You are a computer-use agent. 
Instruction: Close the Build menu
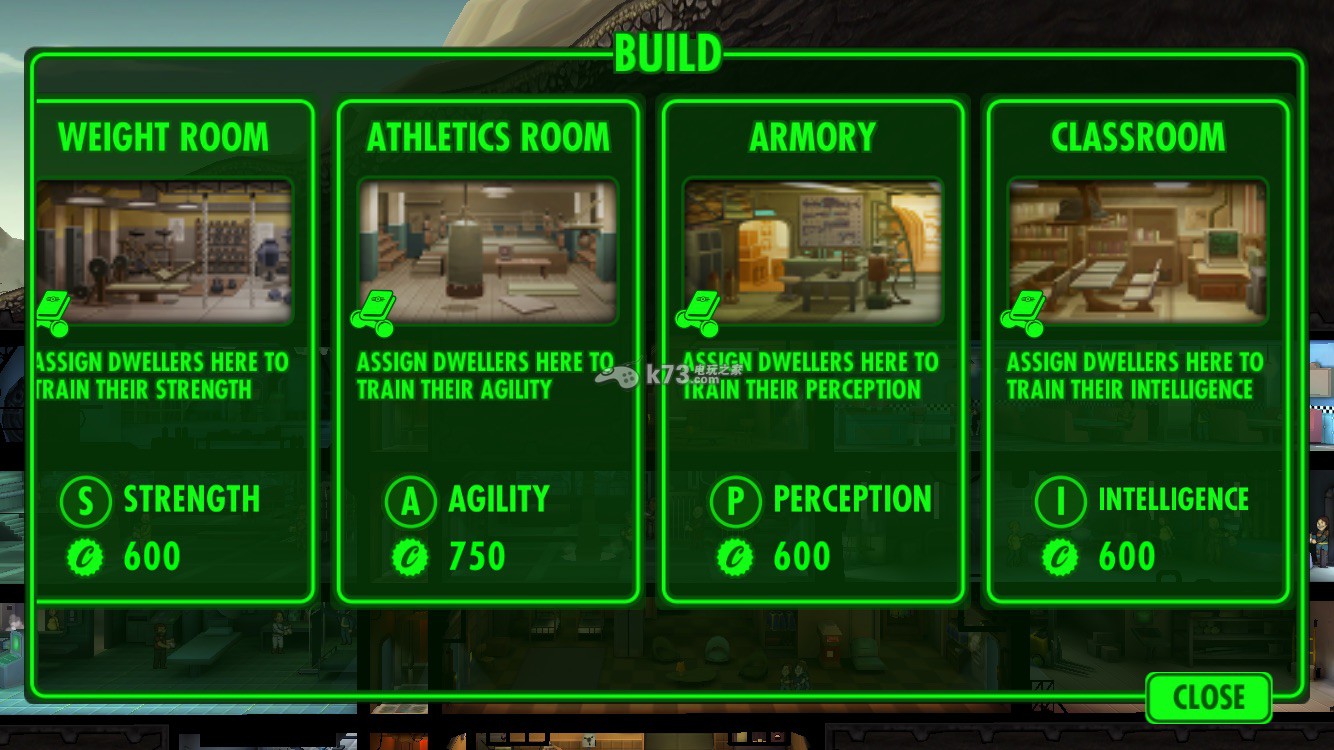[x=1208, y=697]
